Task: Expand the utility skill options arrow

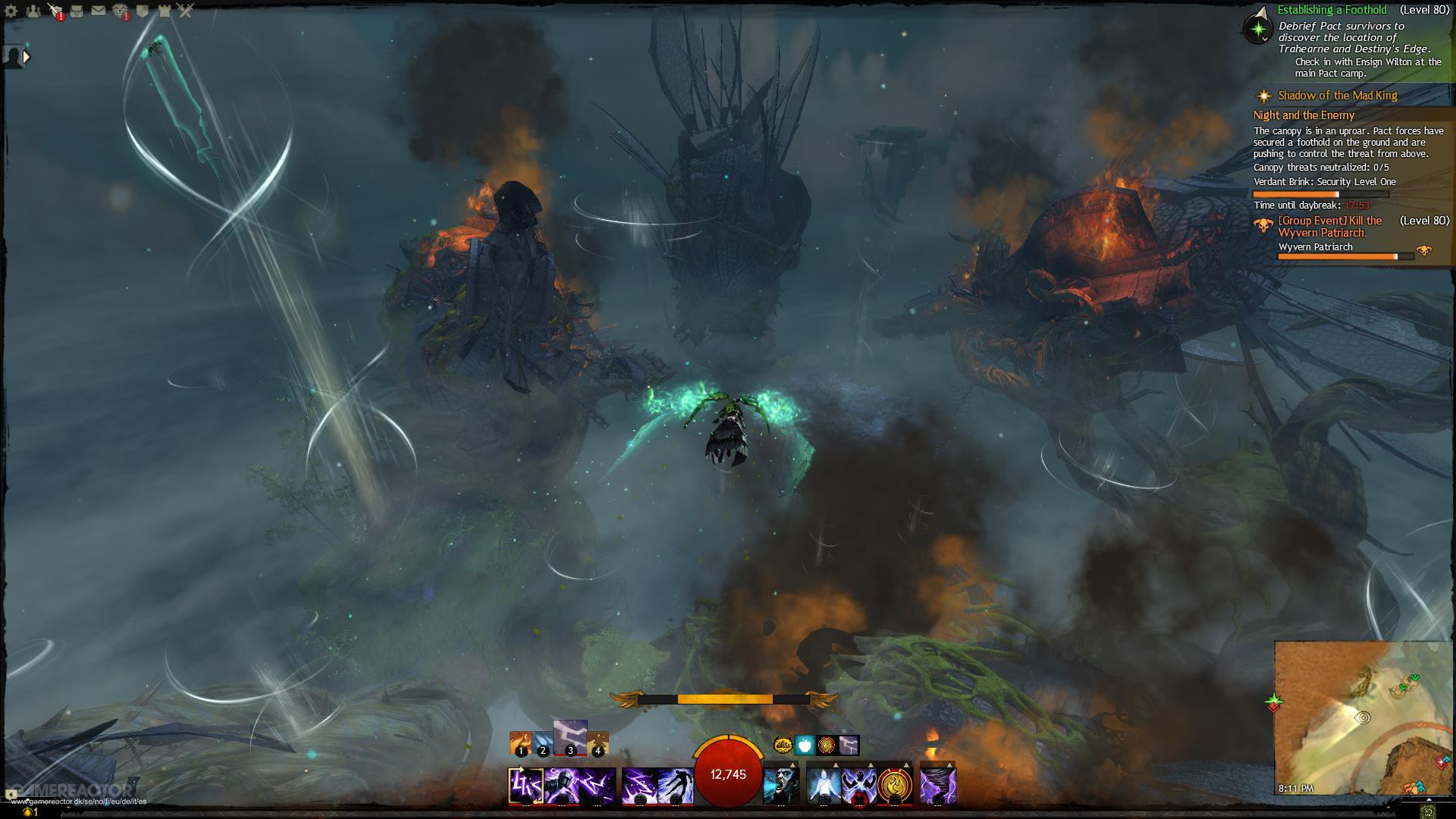Action: 836,763
